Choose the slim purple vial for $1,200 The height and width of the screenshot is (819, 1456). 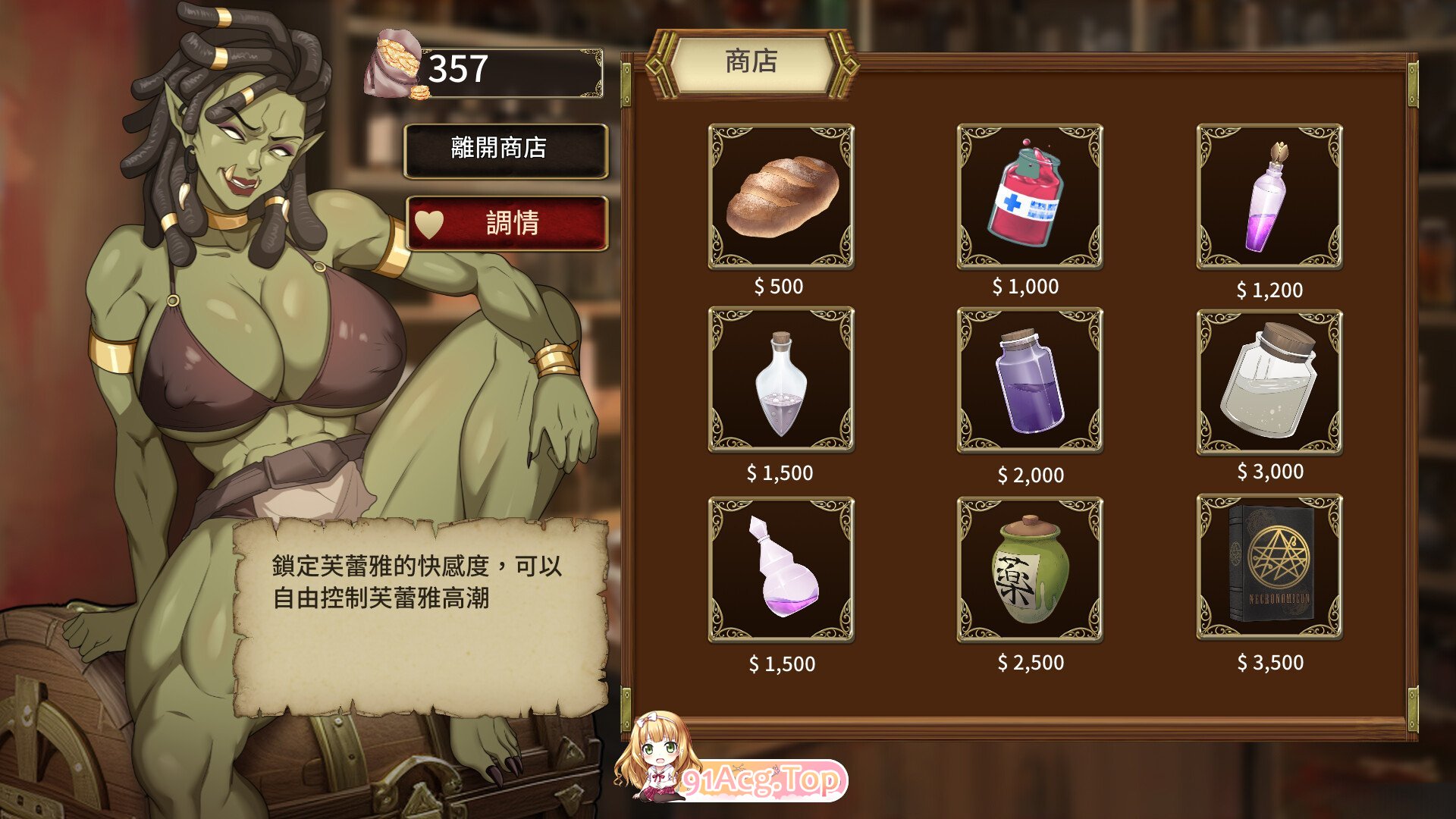[1269, 196]
